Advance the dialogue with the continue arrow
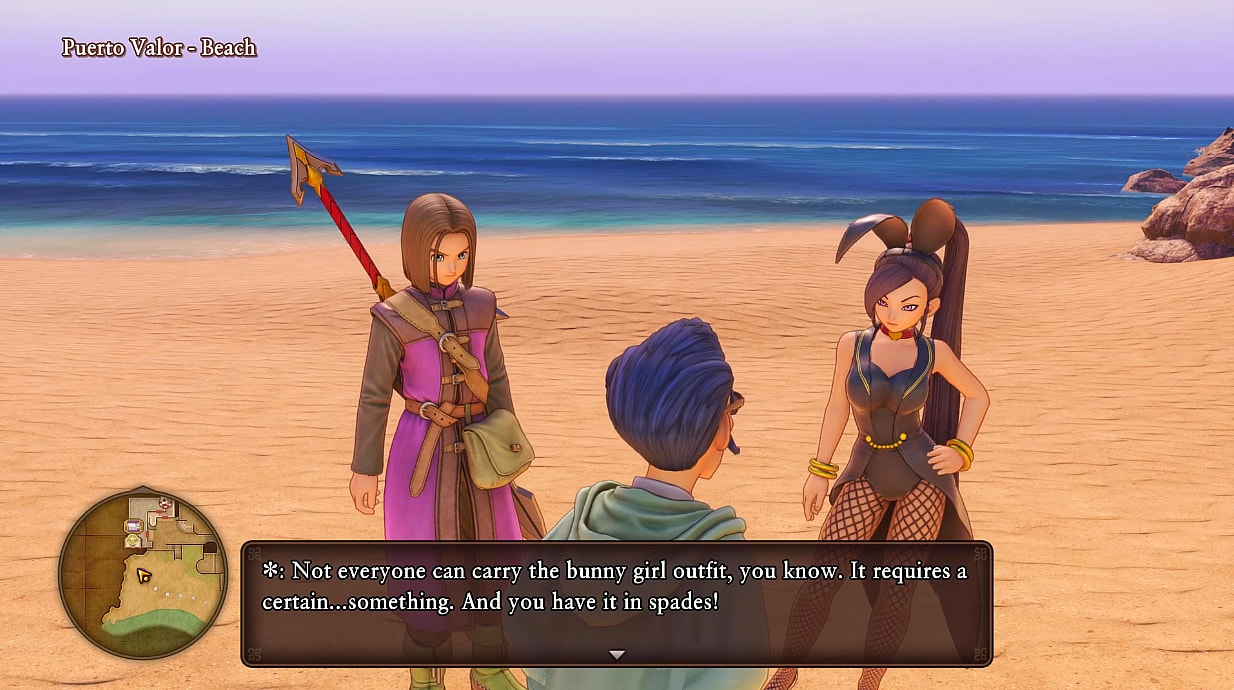The height and width of the screenshot is (690, 1234). pyautogui.click(x=617, y=654)
